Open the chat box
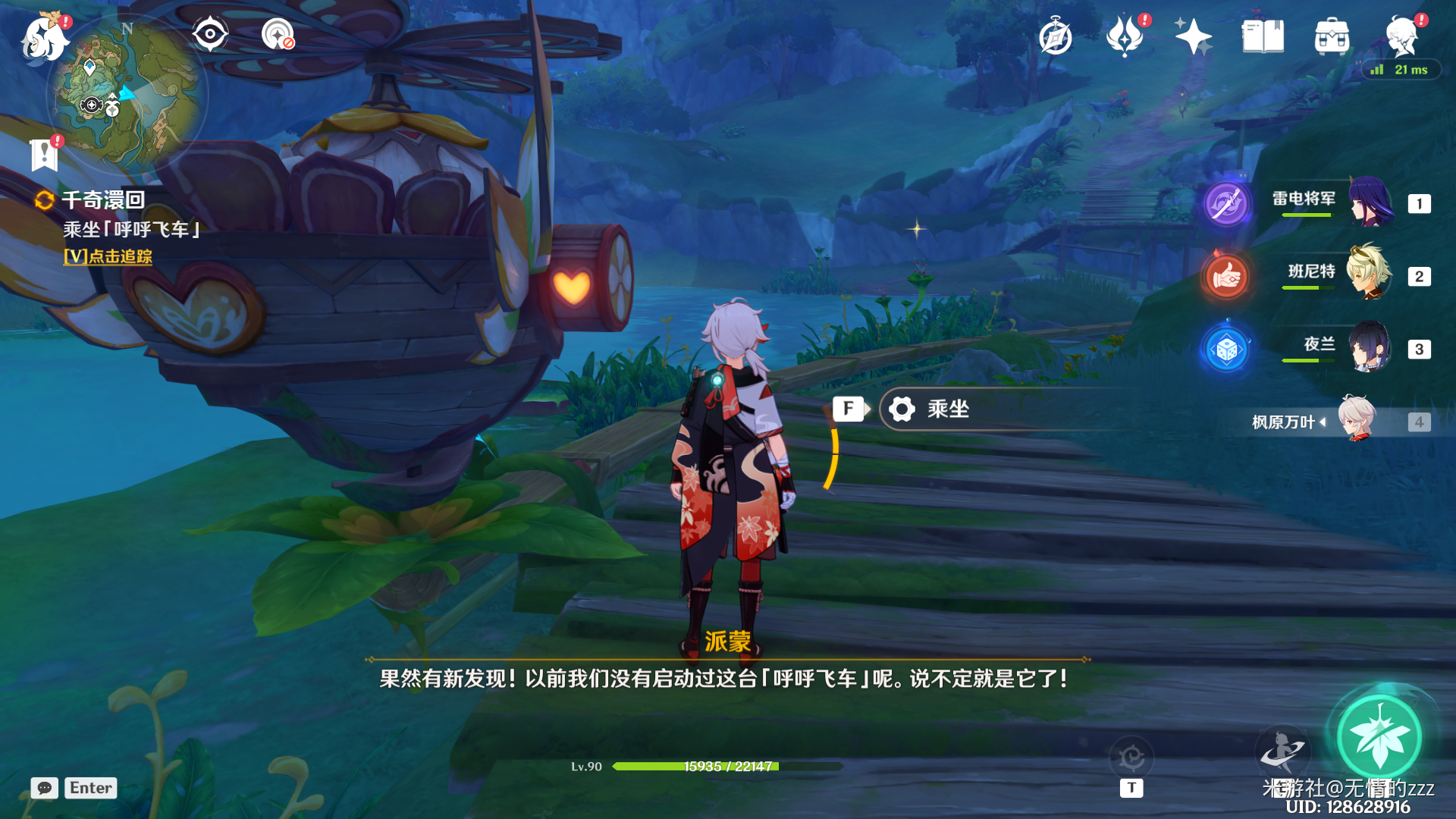Viewport: 1456px width, 819px height. click(45, 788)
